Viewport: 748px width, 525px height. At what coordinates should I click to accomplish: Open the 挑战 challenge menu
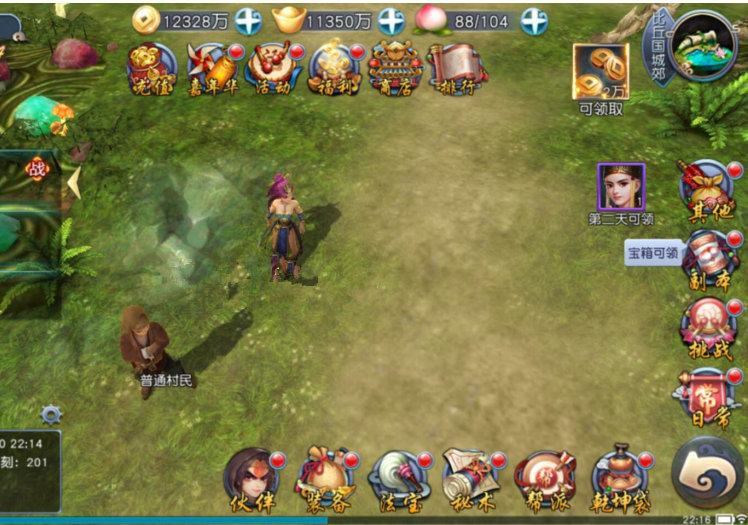click(x=708, y=327)
